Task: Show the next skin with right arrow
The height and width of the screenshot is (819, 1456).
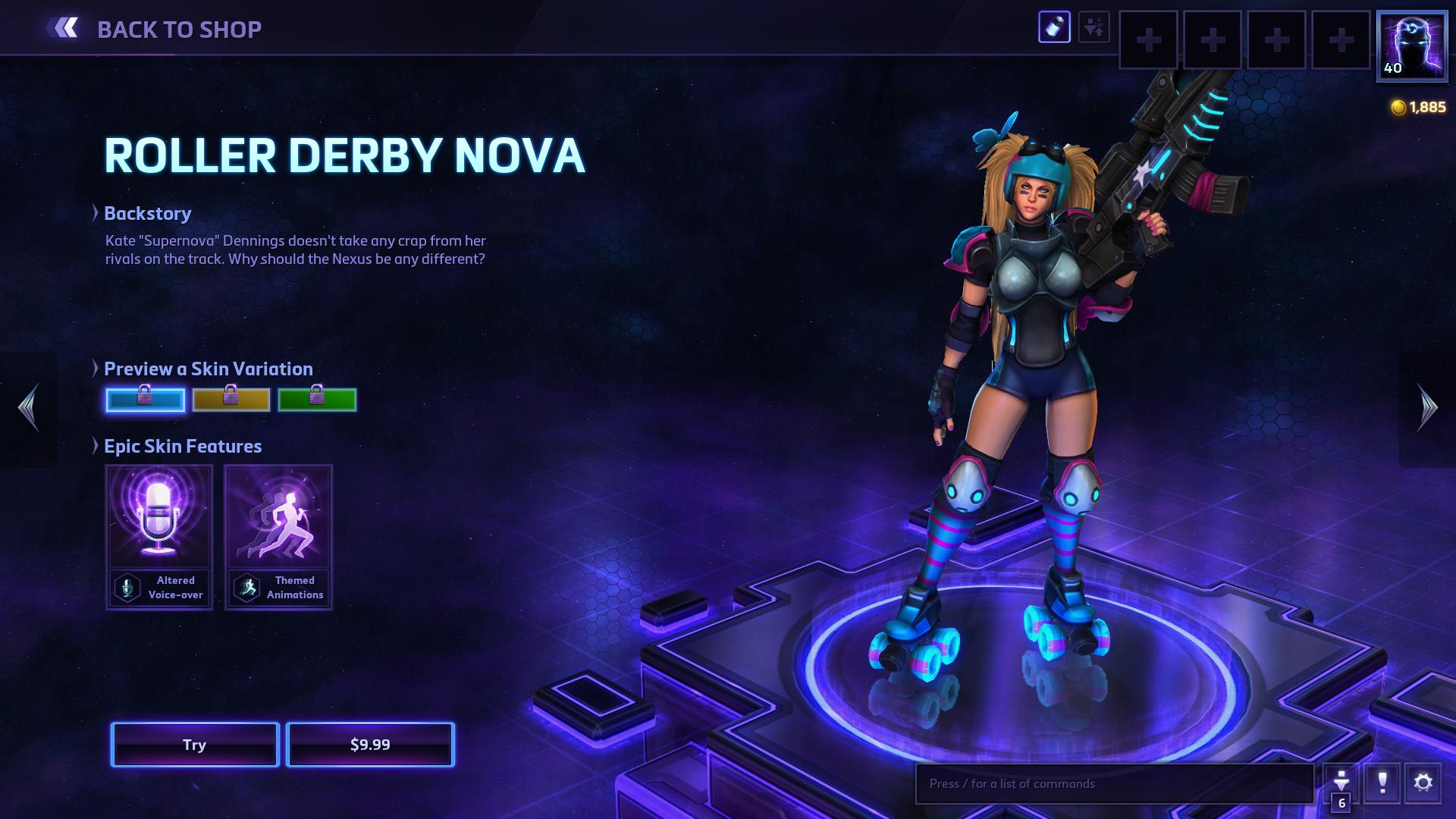Action: 1427,408
